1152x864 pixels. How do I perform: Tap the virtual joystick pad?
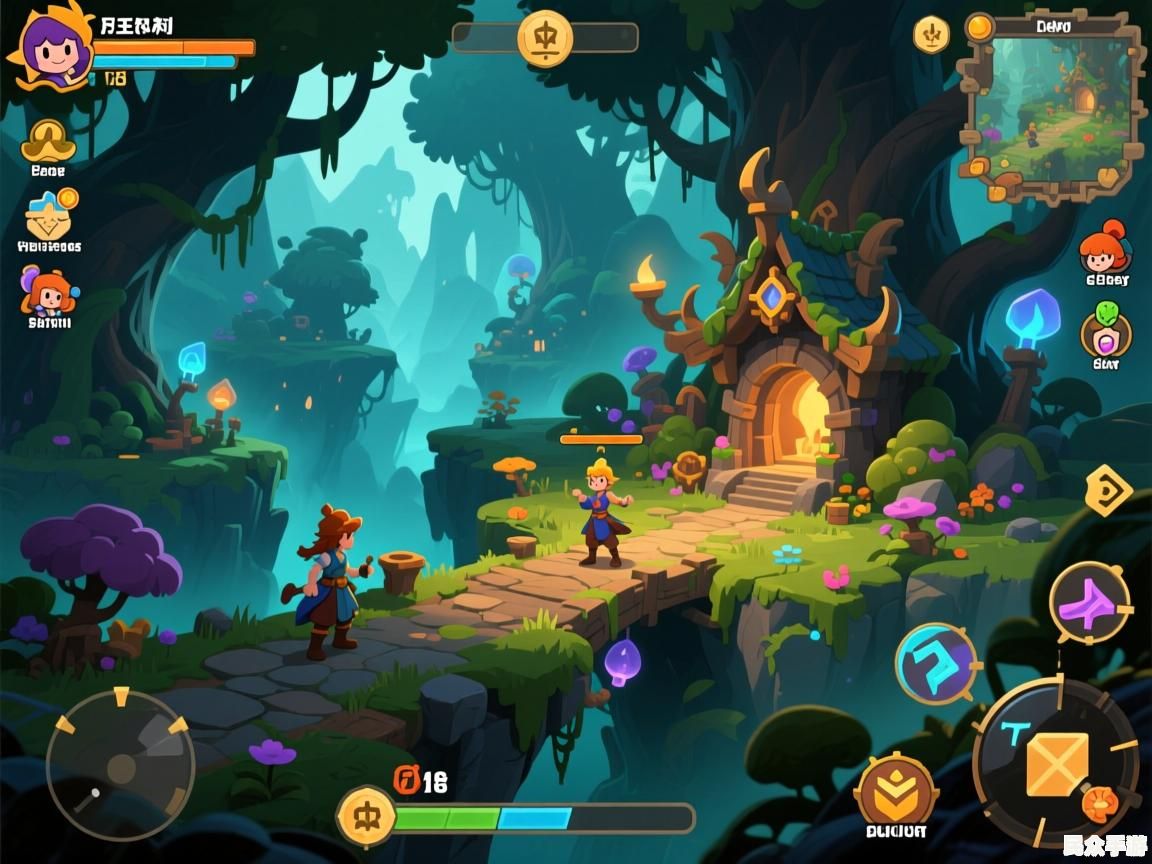coord(120,765)
